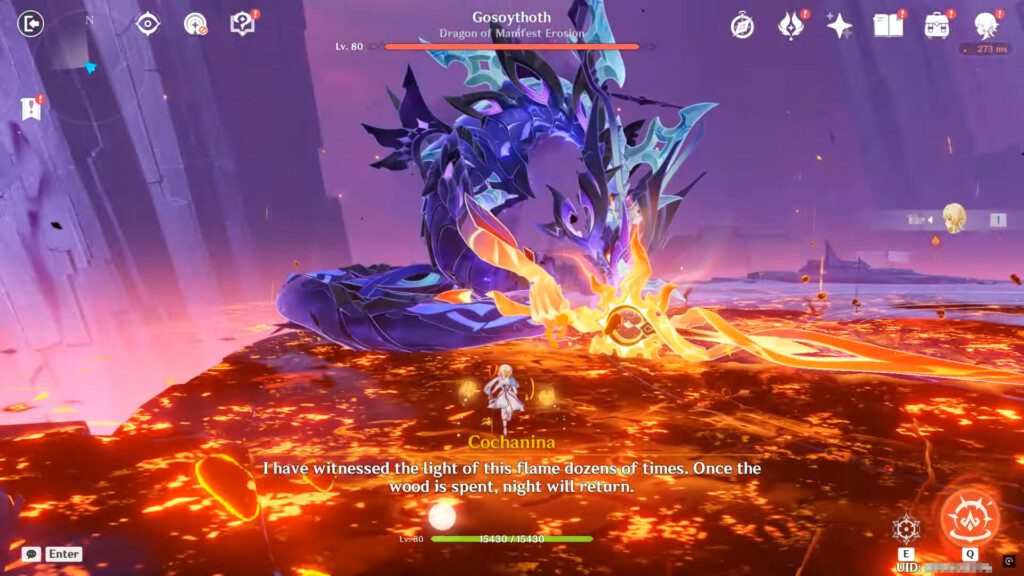Select the party member portrait on the right
1024x576 pixels.
(955, 219)
